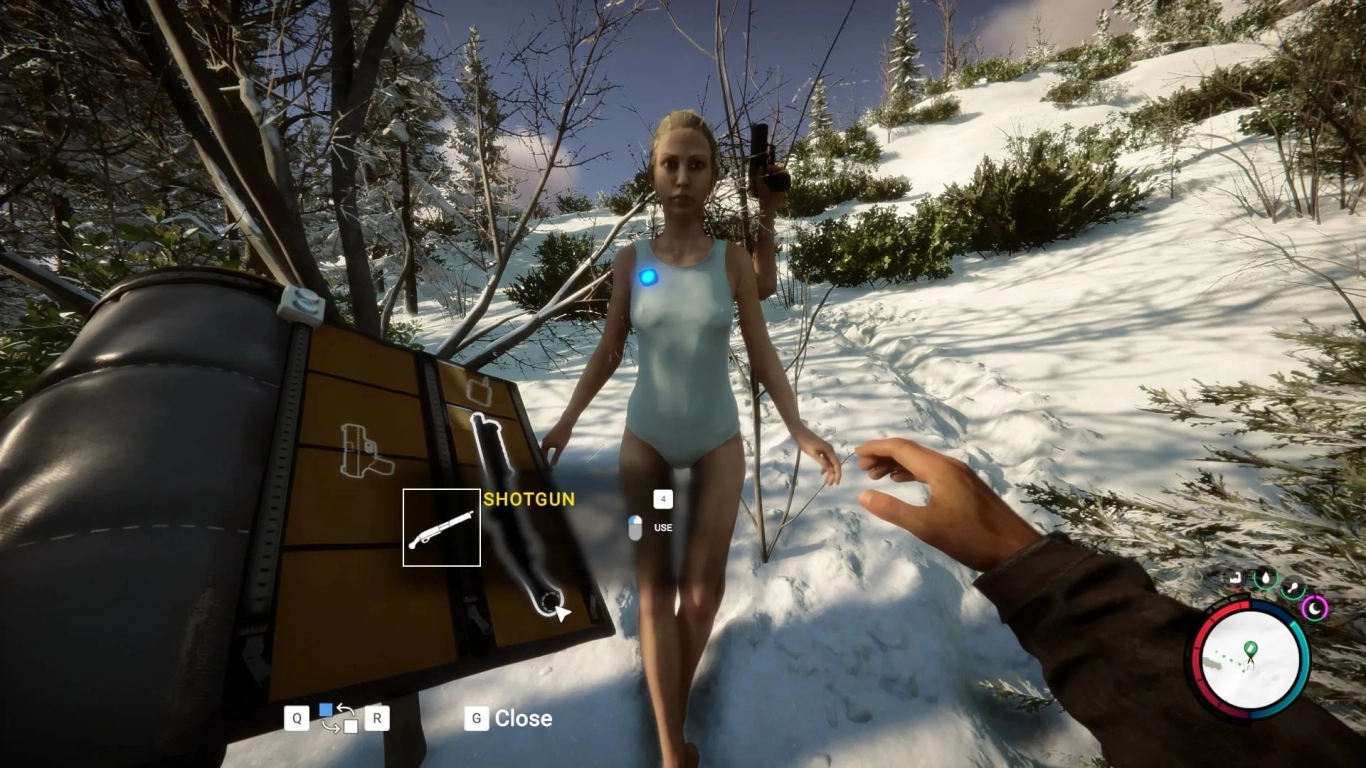Click the USE action label

[661, 527]
